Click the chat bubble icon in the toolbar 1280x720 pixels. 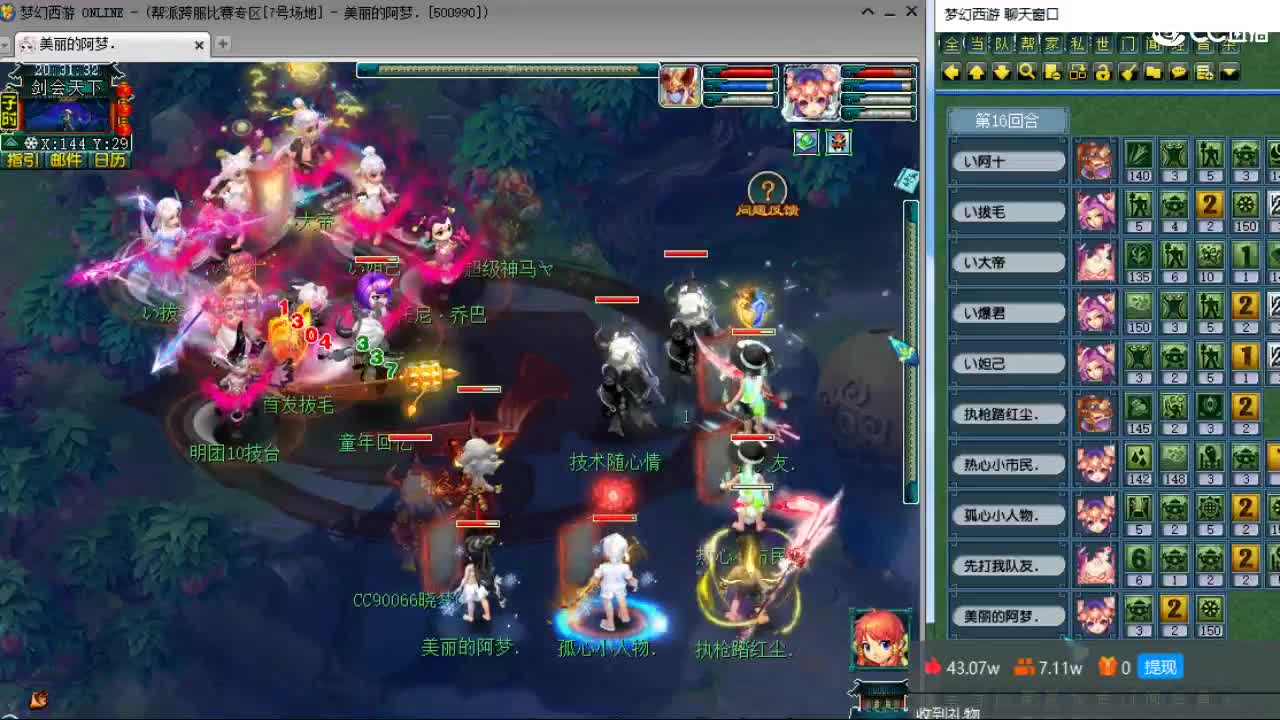[1177, 72]
